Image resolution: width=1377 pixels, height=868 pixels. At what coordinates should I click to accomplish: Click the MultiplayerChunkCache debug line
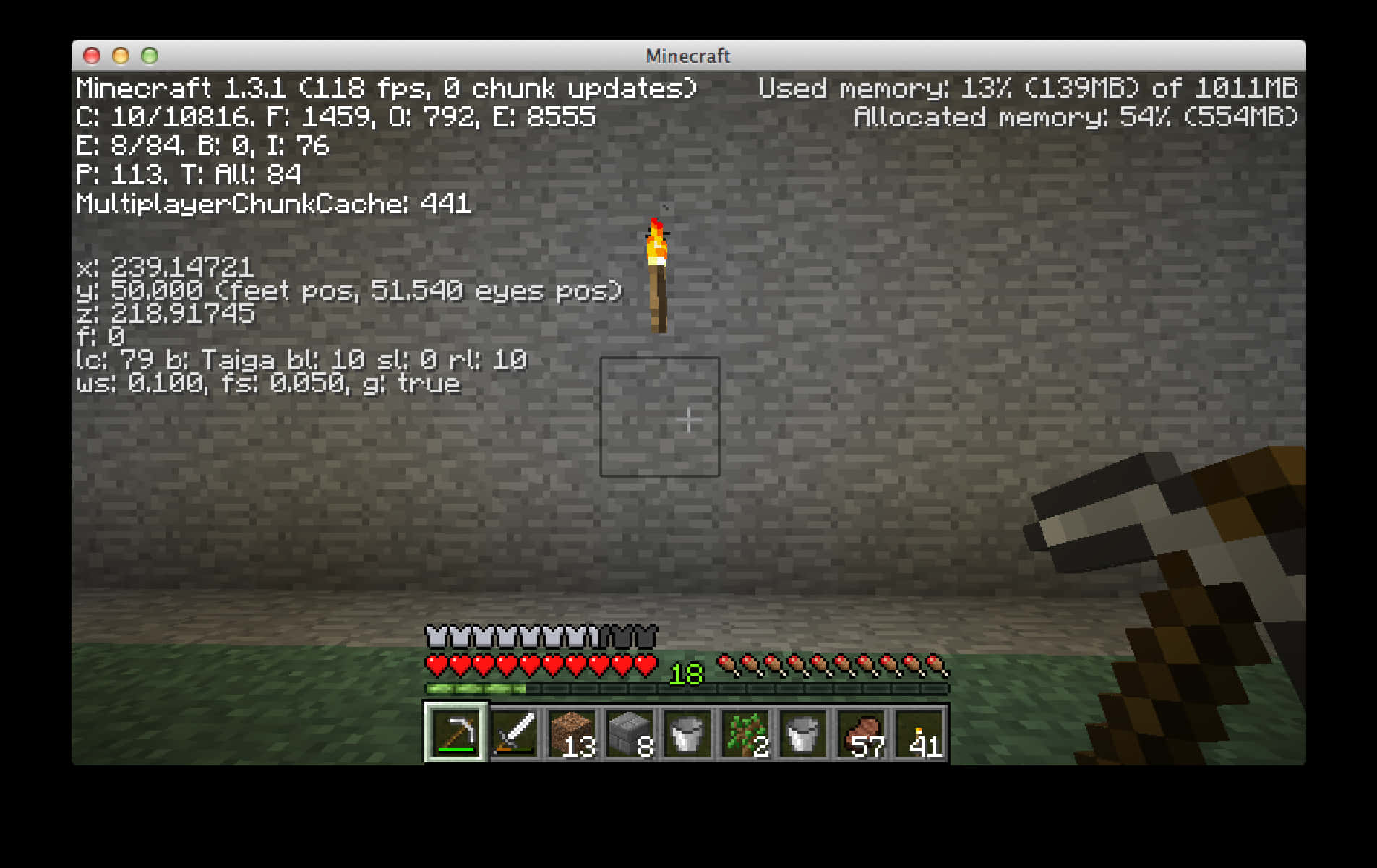pos(273,205)
